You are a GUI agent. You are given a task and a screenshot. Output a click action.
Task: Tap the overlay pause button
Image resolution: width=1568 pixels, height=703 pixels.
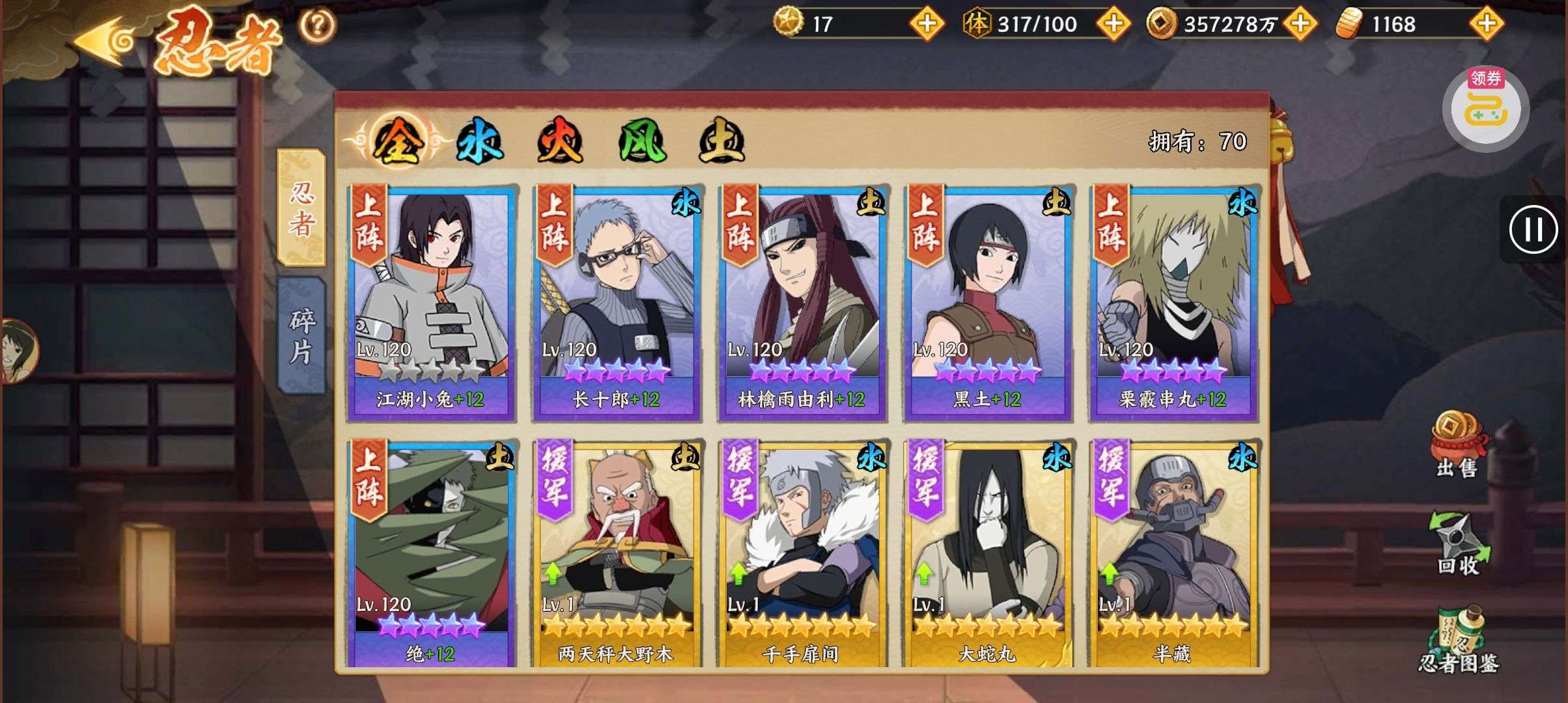click(x=1533, y=230)
